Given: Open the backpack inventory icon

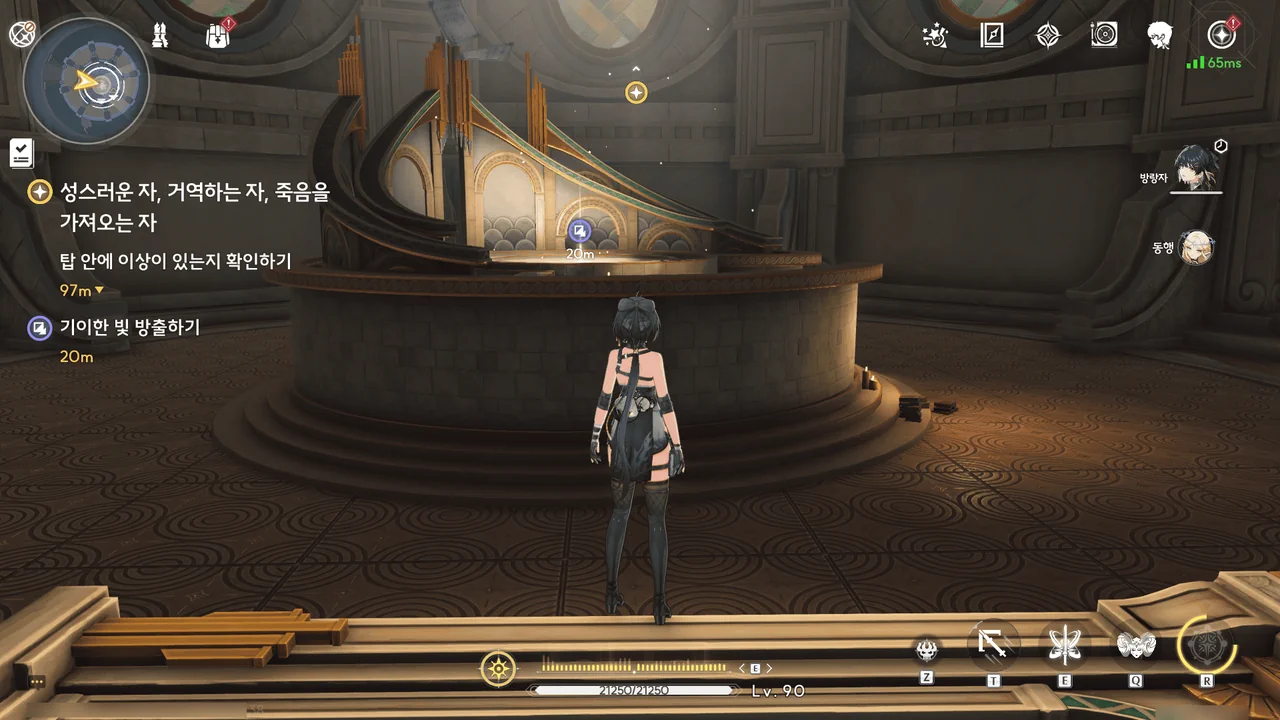Looking at the screenshot, I should point(218,36).
